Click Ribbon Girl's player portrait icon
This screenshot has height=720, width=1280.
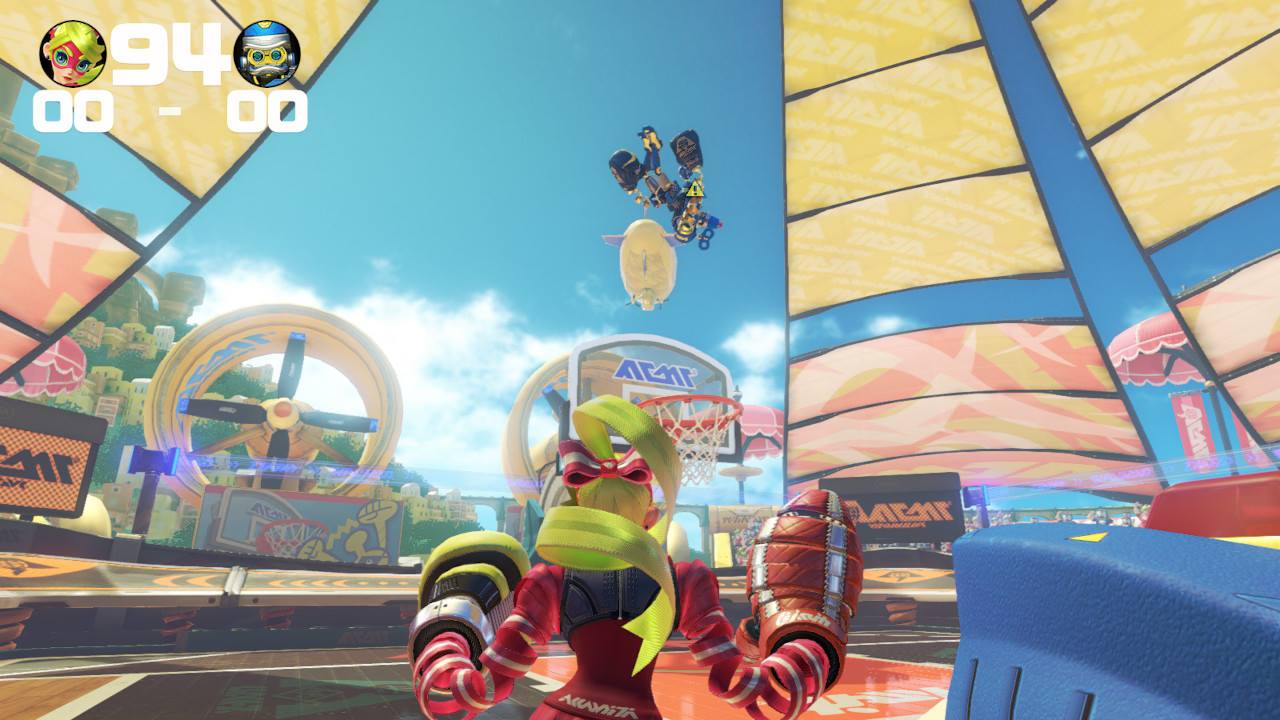tap(72, 53)
